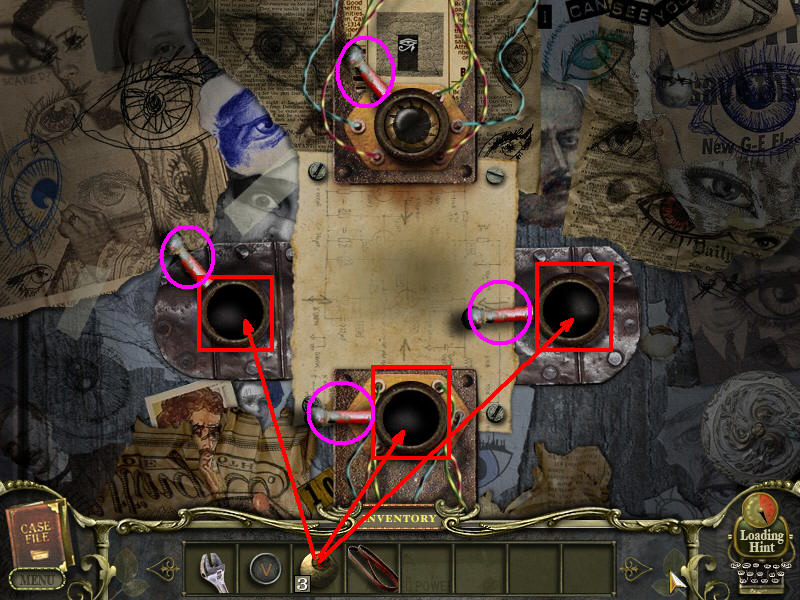This screenshot has width=800, height=600.
Task: Open the Menu
Action: pos(35,579)
